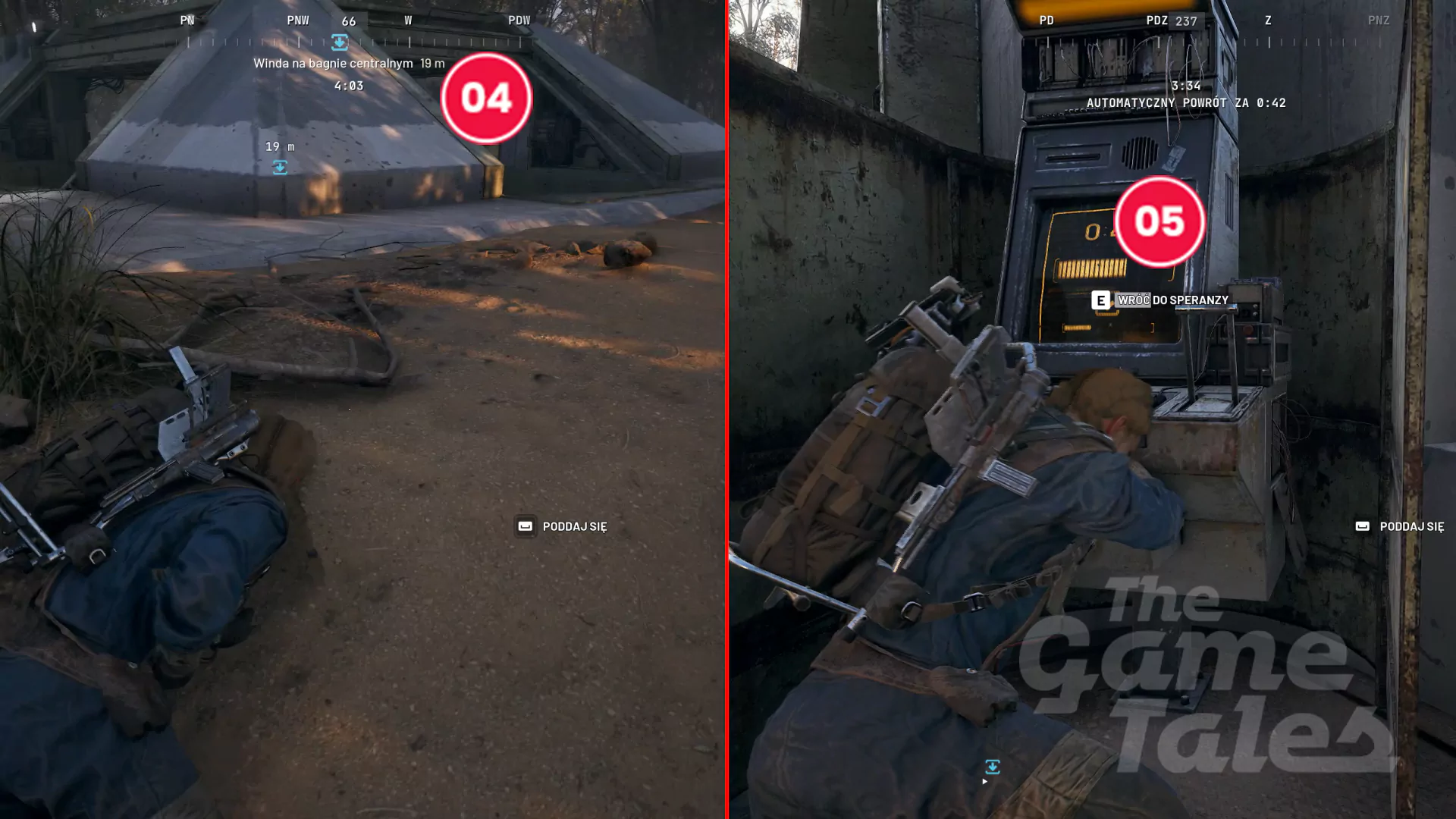
Task: Click the WRÓĆ DO SPERANZY action text
Action: coord(1172,300)
